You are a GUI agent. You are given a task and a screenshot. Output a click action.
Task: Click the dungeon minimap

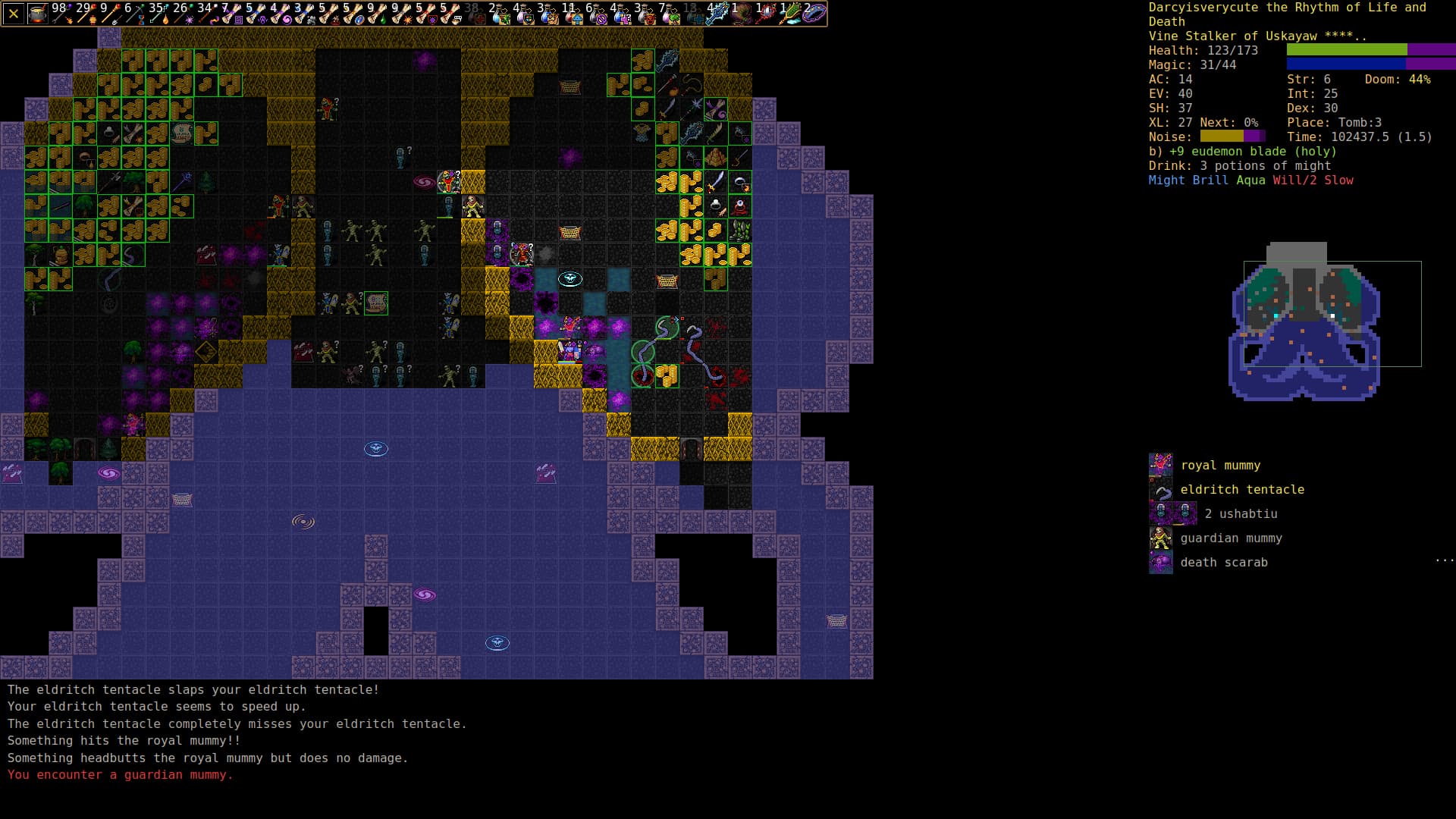click(1304, 321)
